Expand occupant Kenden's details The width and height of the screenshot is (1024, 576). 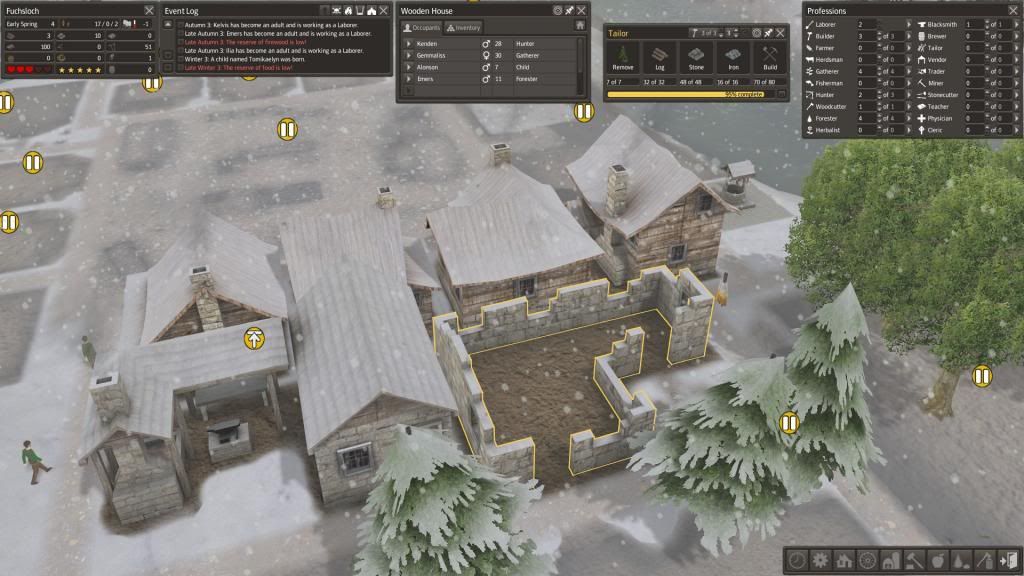[408, 45]
